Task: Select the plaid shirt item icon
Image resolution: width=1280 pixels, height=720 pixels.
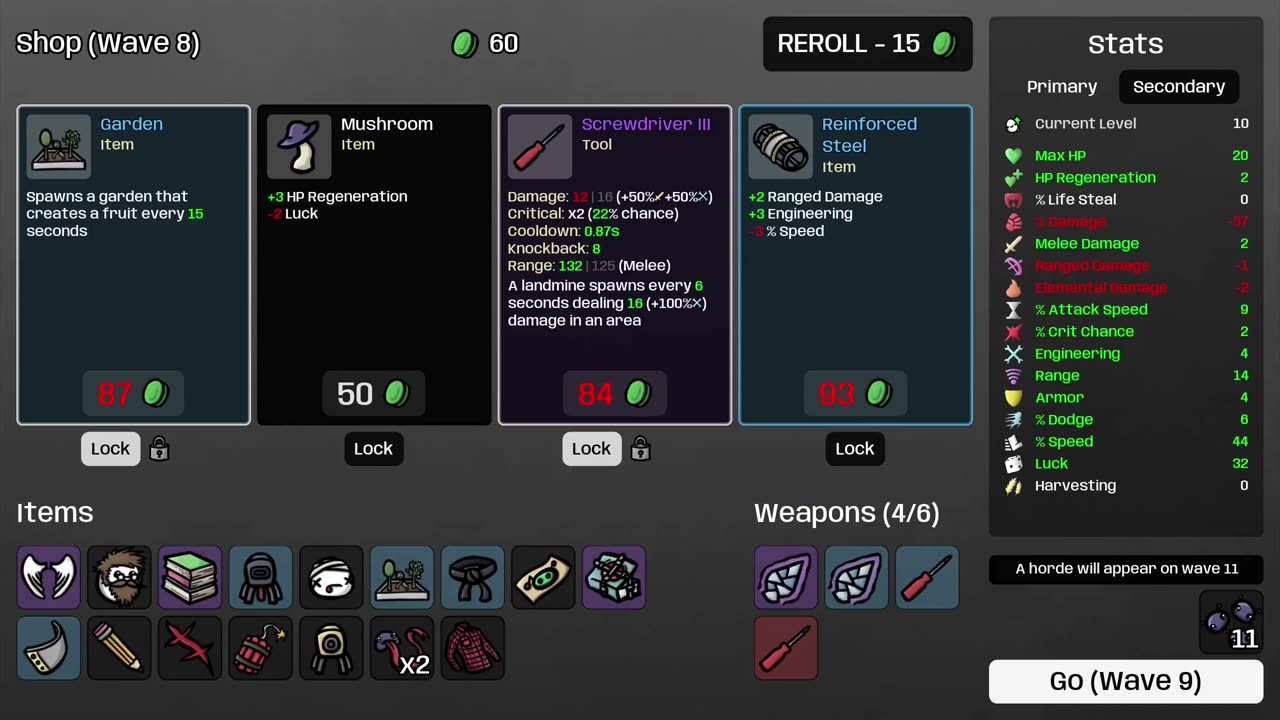Action: (x=473, y=648)
